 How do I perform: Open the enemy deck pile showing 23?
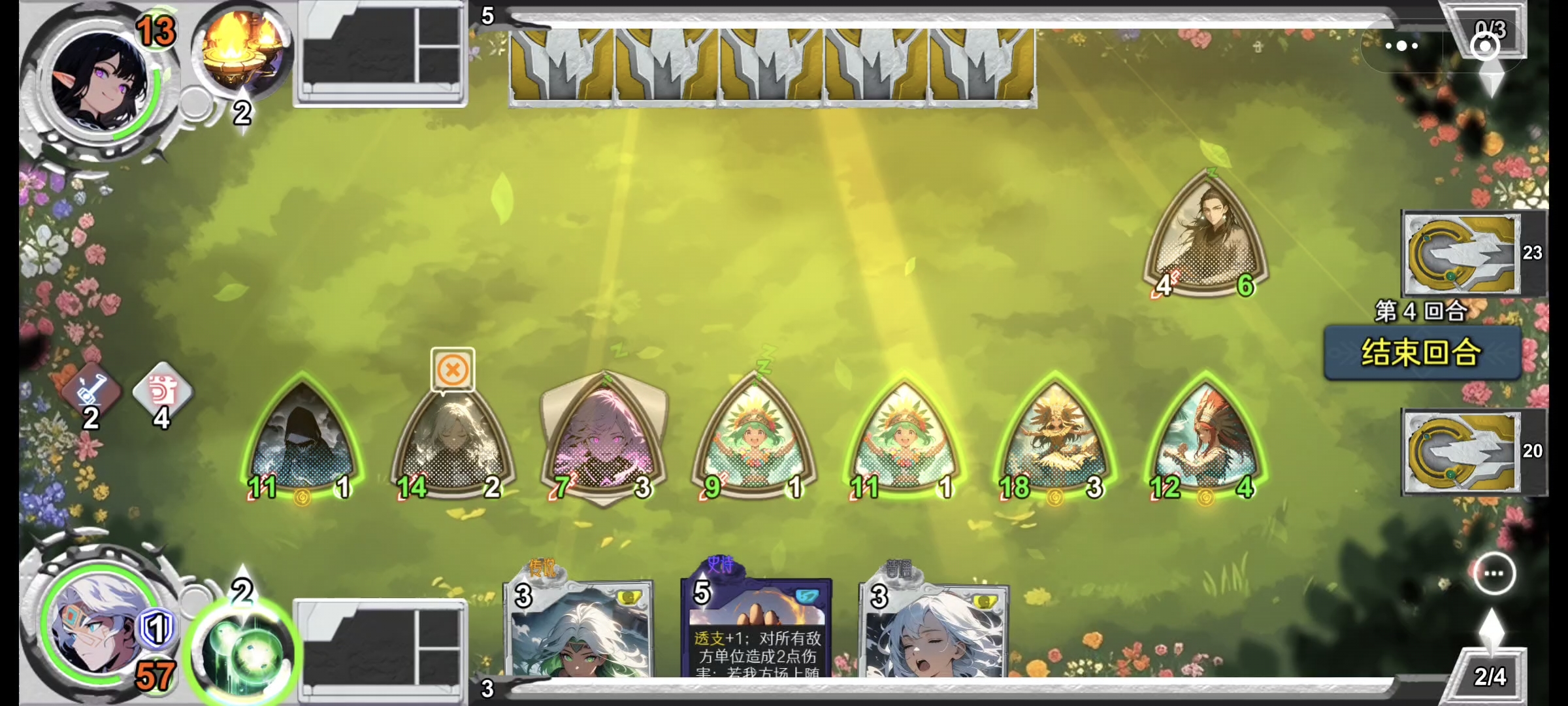pyautogui.click(x=1461, y=254)
